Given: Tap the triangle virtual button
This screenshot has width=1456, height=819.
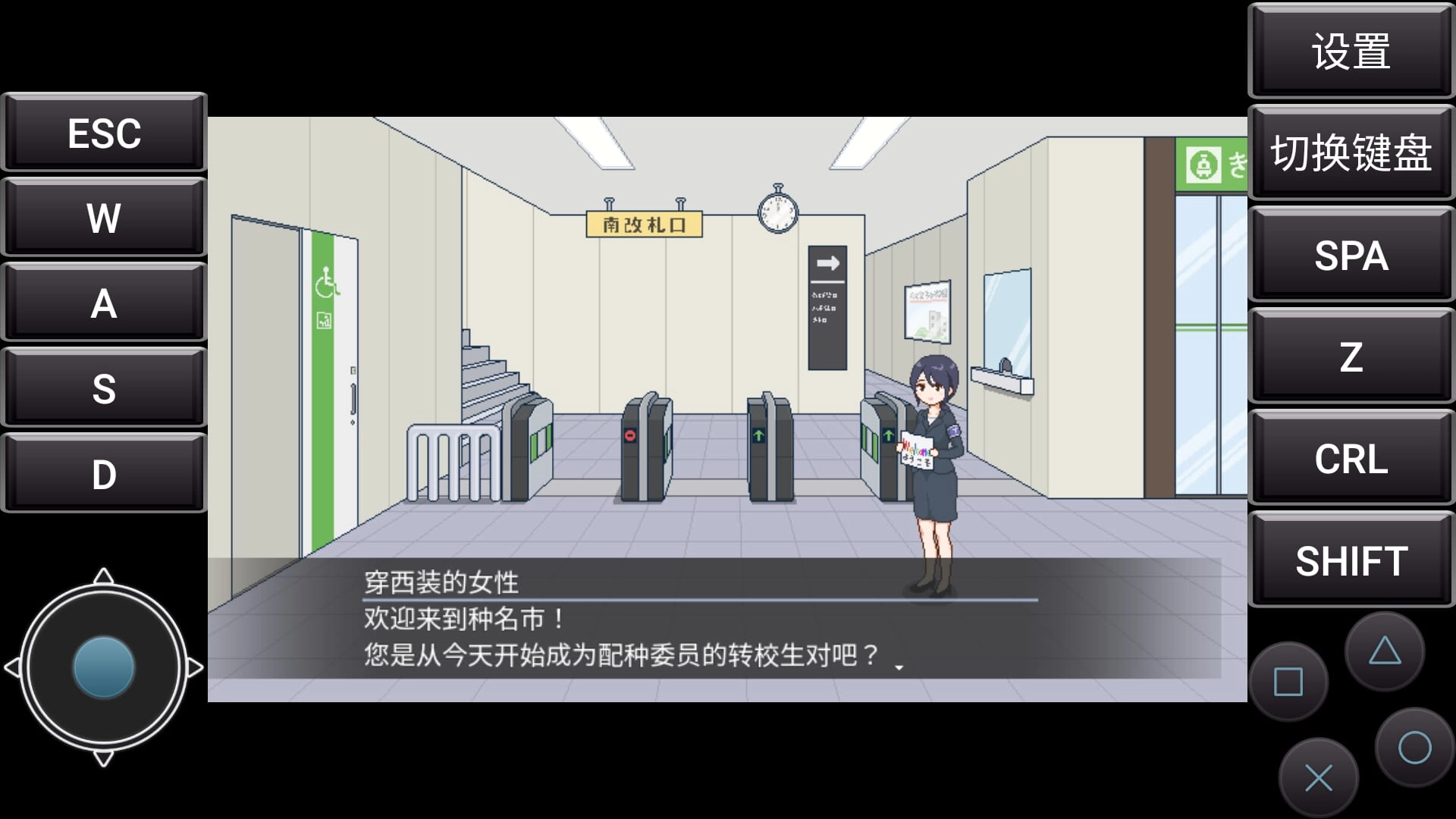Looking at the screenshot, I should click(1385, 651).
